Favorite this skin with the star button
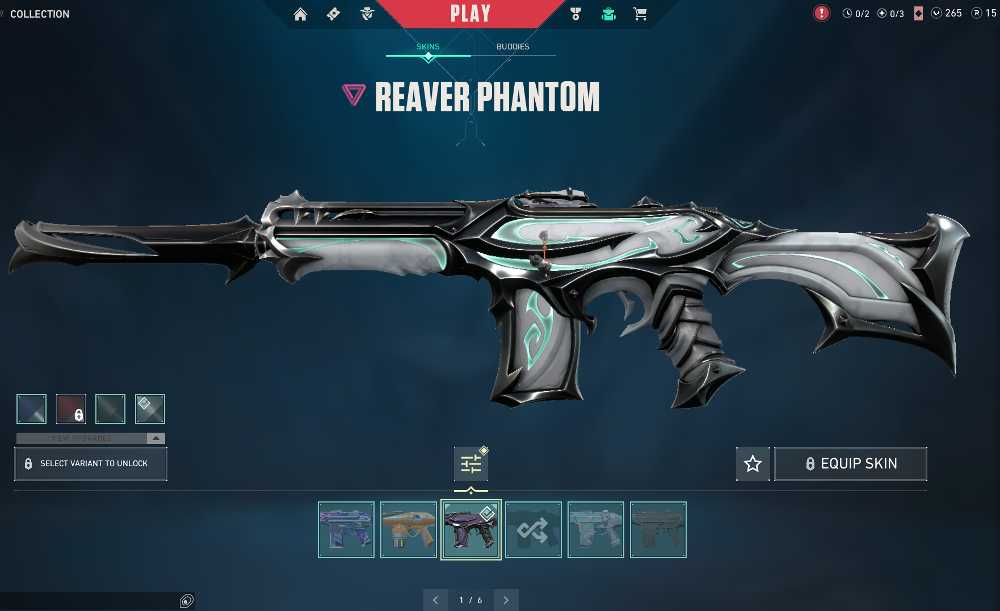 click(x=753, y=464)
